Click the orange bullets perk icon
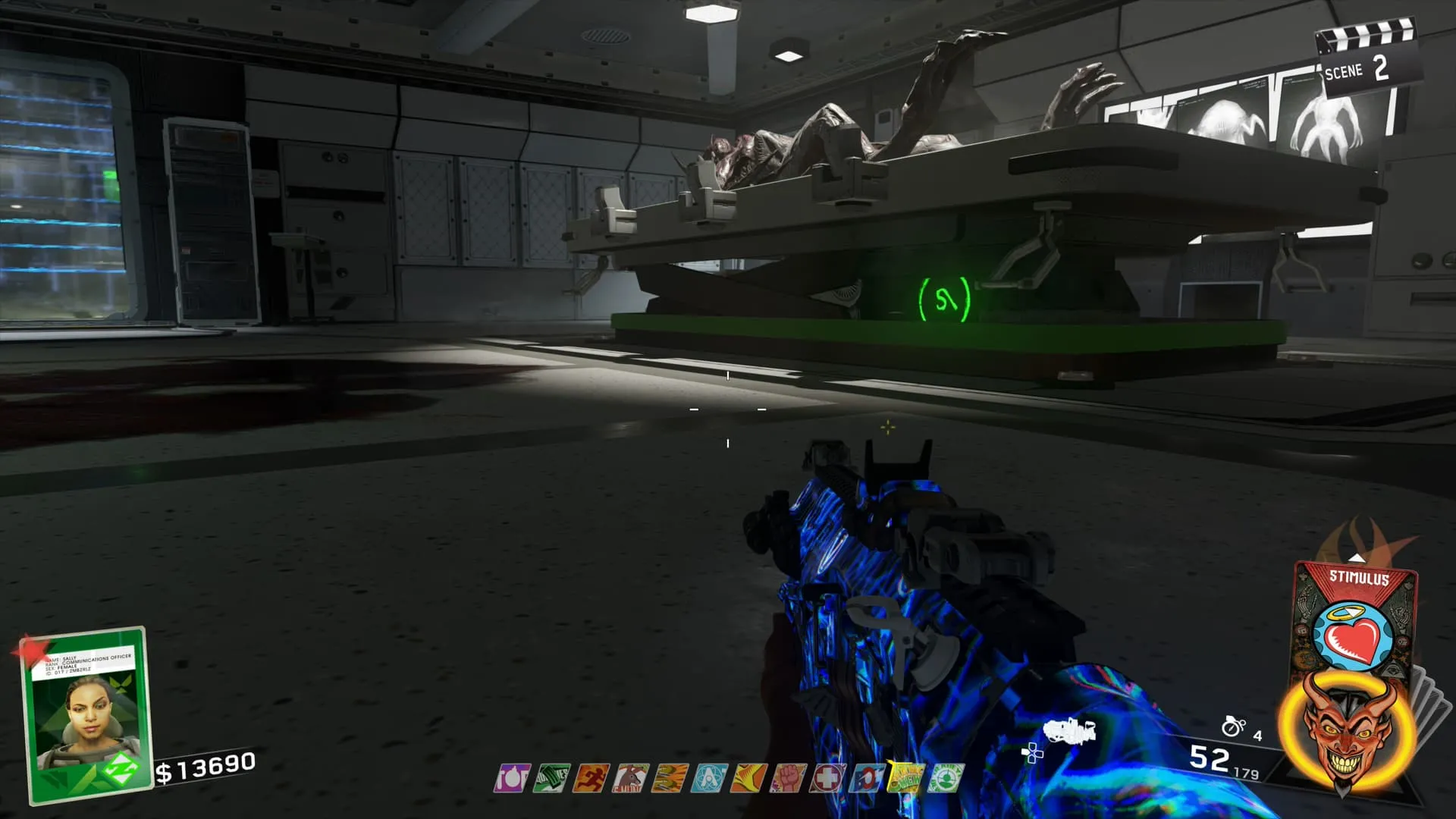This screenshot has width=1456, height=819. tap(670, 778)
